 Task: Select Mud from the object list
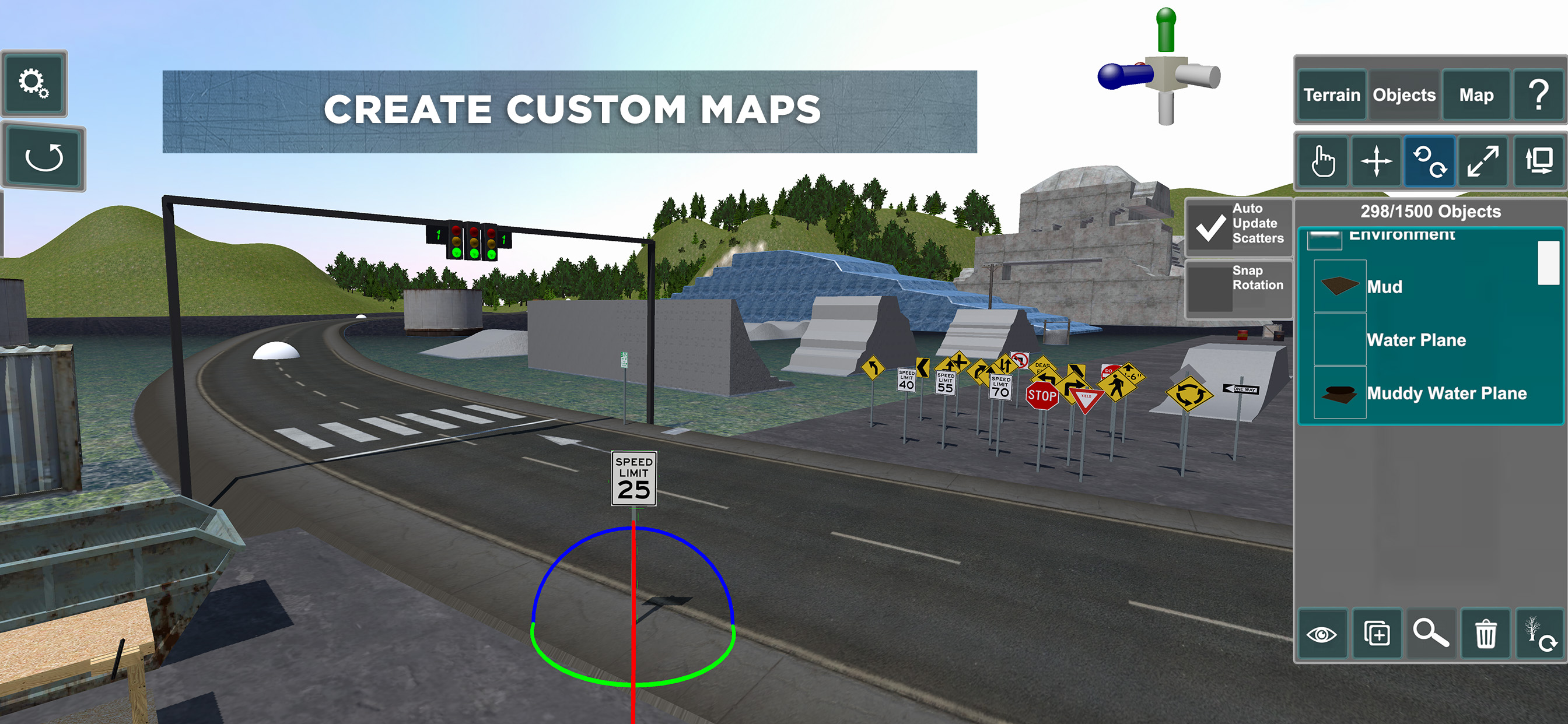pos(1384,287)
